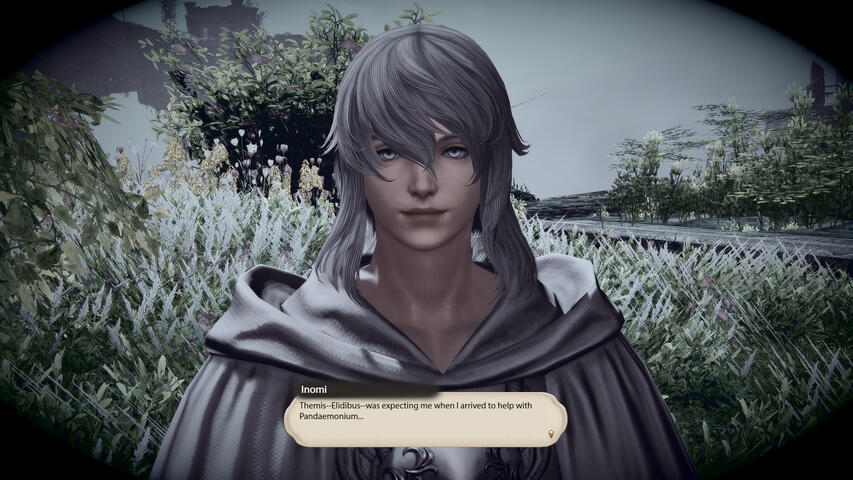Click the orange dialogue continue marker
The width and height of the screenshot is (853, 480).
pyautogui.click(x=551, y=434)
